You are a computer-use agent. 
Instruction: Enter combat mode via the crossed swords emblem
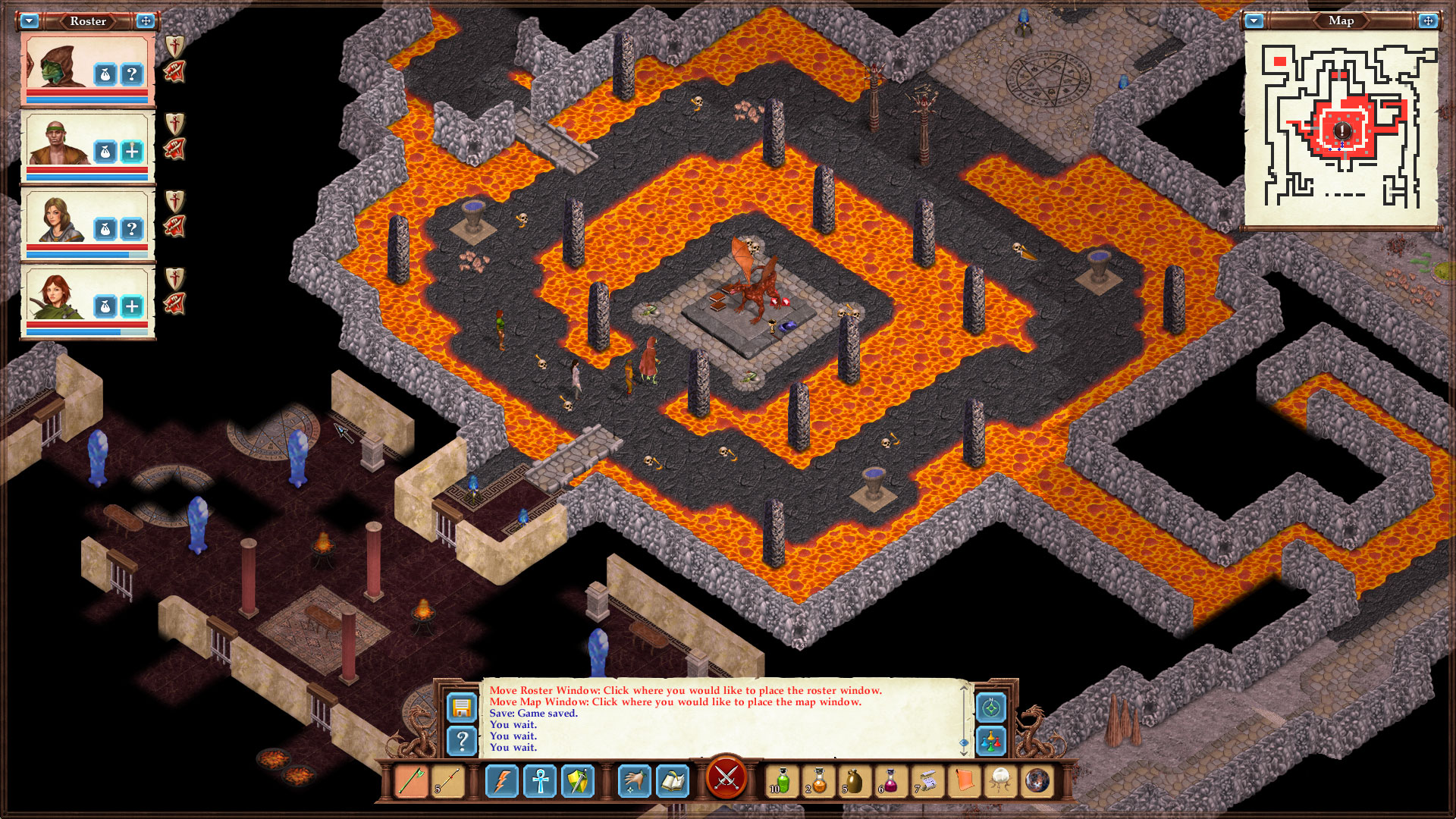pyautogui.click(x=727, y=779)
